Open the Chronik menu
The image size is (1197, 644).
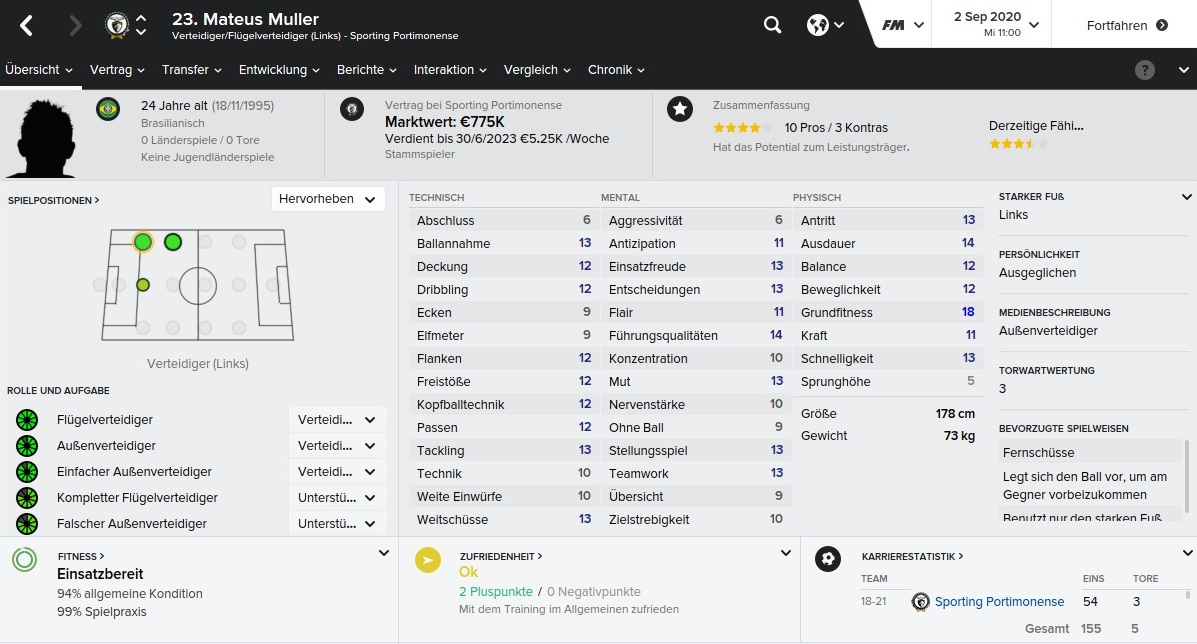(616, 70)
